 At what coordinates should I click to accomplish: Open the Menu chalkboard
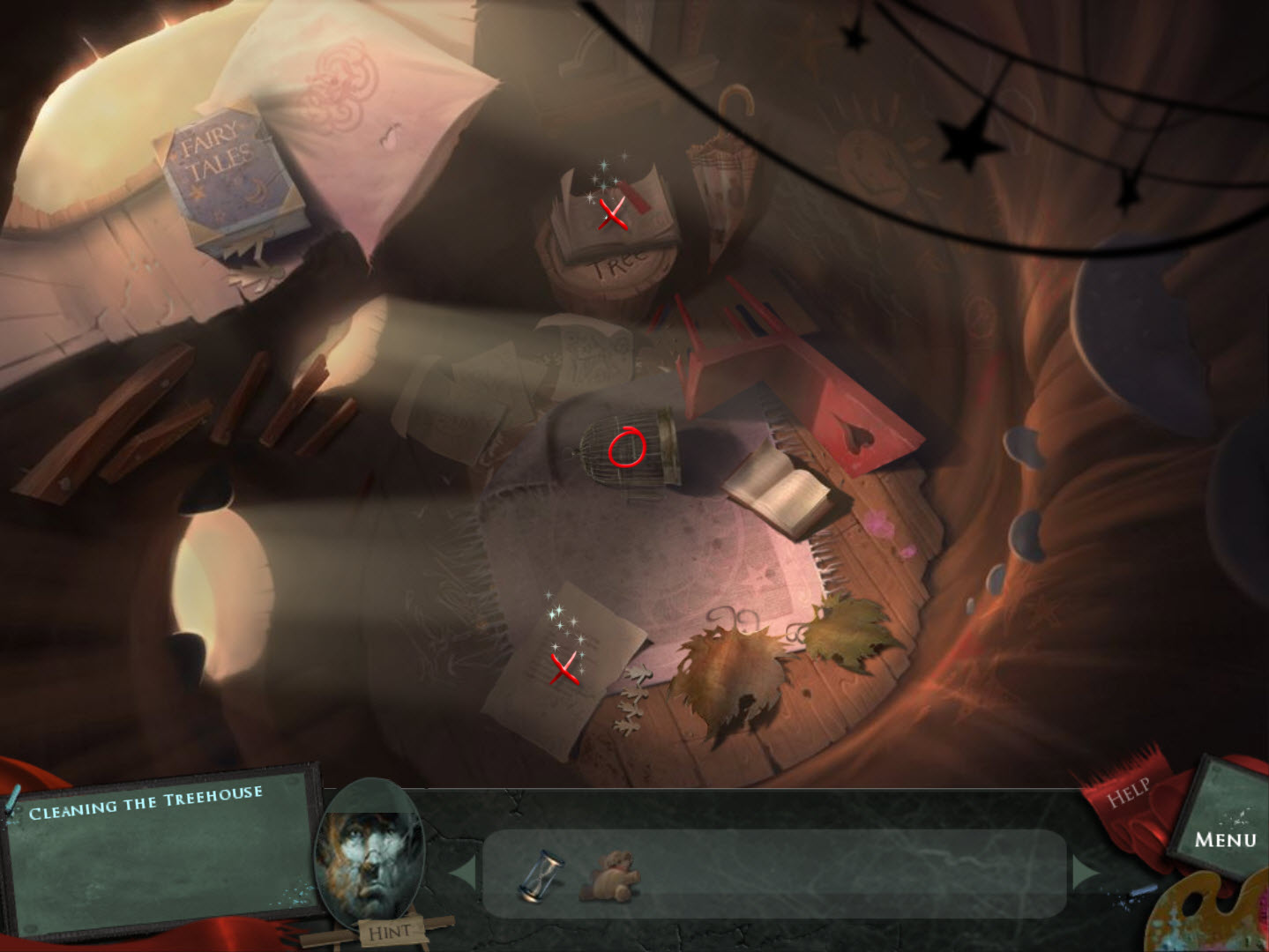pos(1225,838)
